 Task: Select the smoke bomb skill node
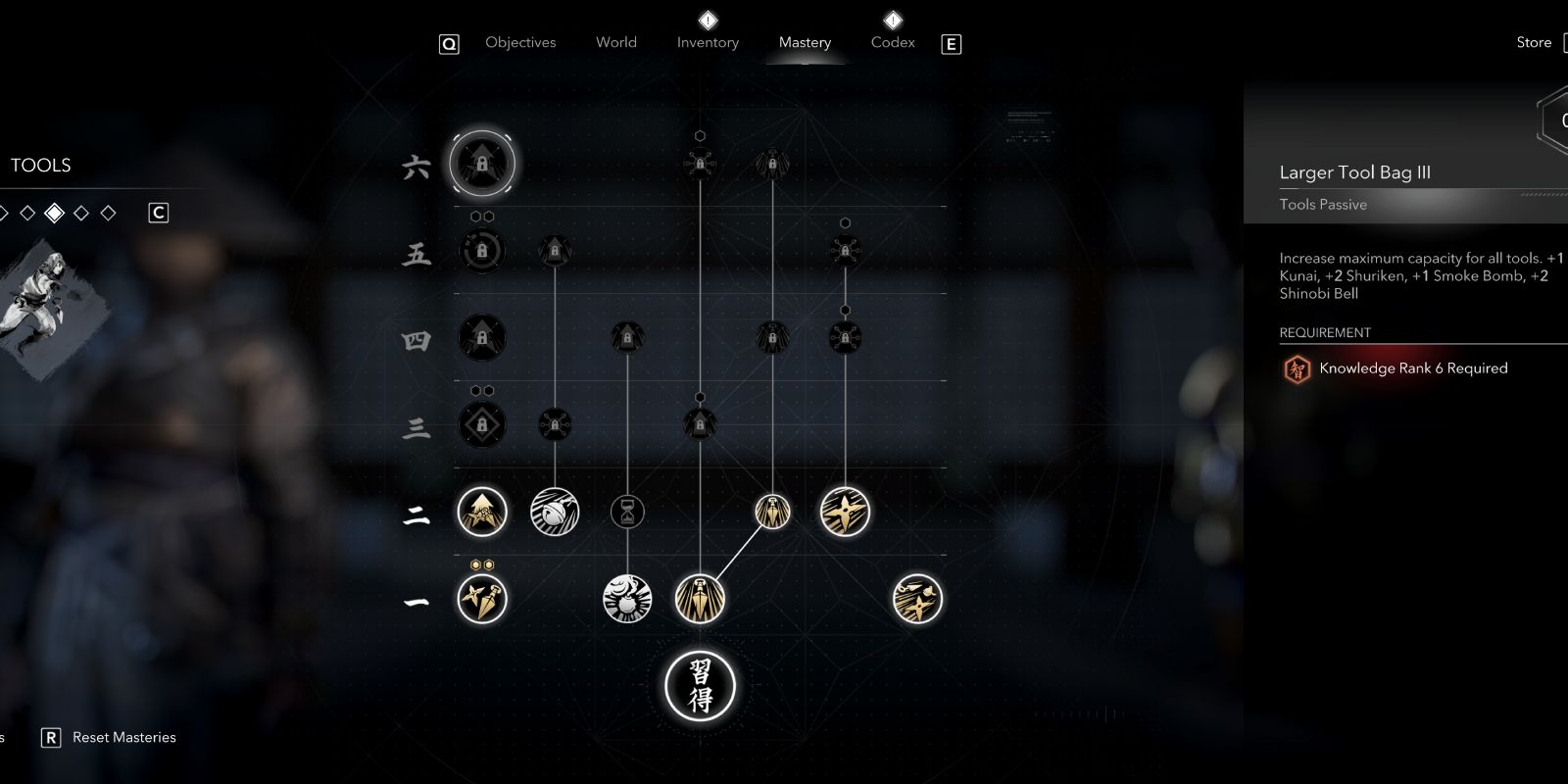tap(627, 599)
